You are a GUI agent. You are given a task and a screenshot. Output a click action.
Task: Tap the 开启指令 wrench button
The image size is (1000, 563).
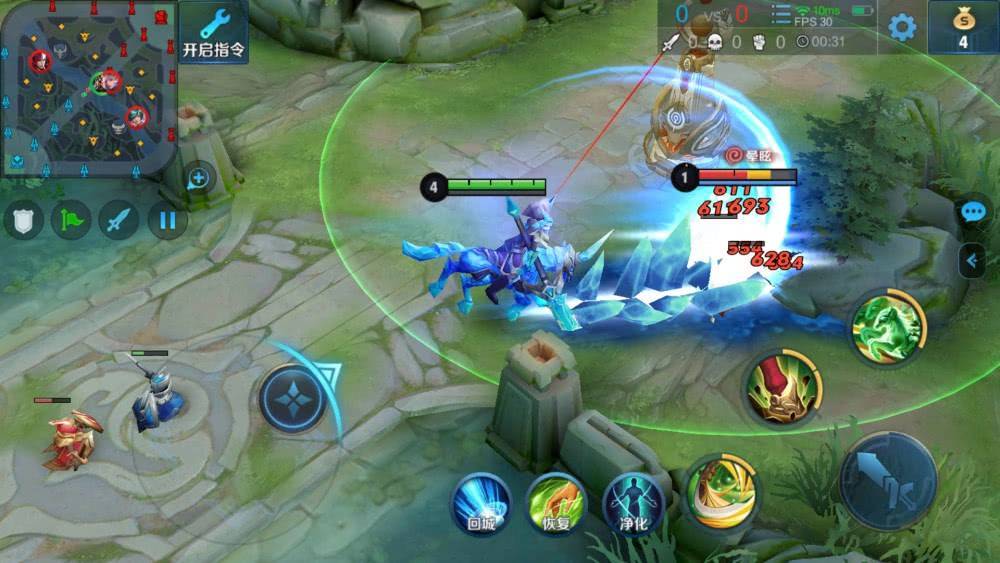213,31
